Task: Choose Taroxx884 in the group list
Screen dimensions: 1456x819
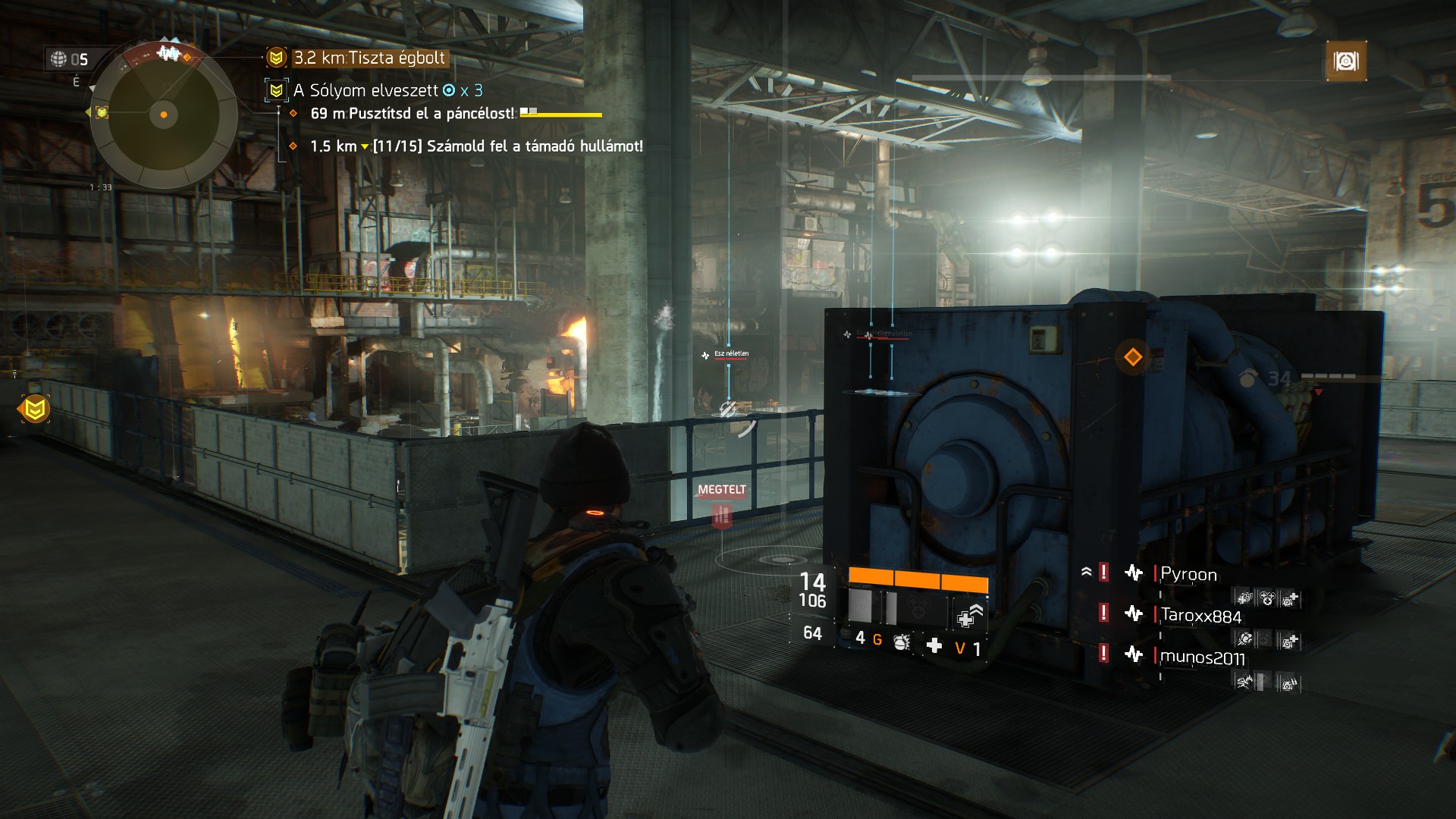Action: tap(1200, 615)
